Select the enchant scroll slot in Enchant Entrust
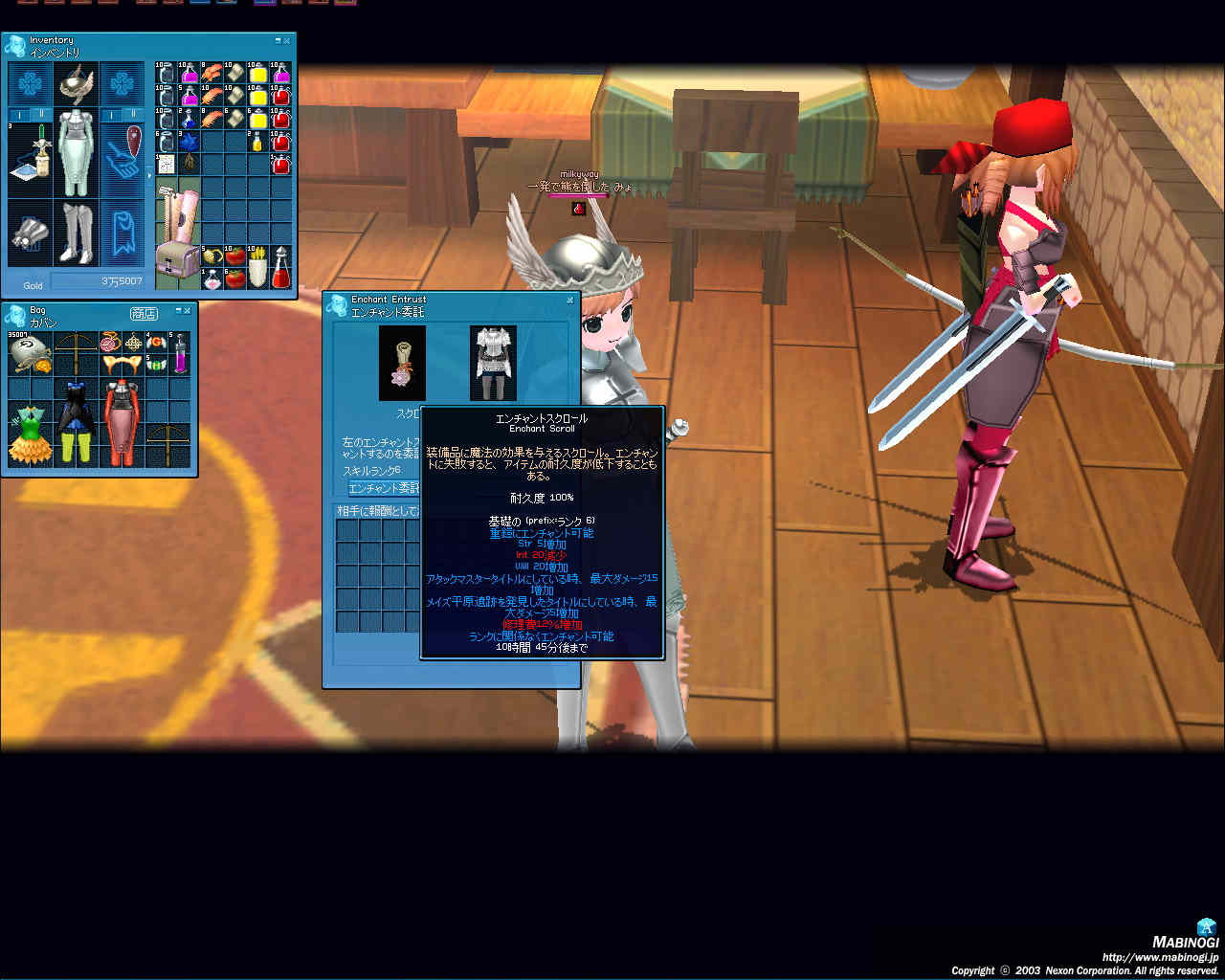 click(x=402, y=363)
